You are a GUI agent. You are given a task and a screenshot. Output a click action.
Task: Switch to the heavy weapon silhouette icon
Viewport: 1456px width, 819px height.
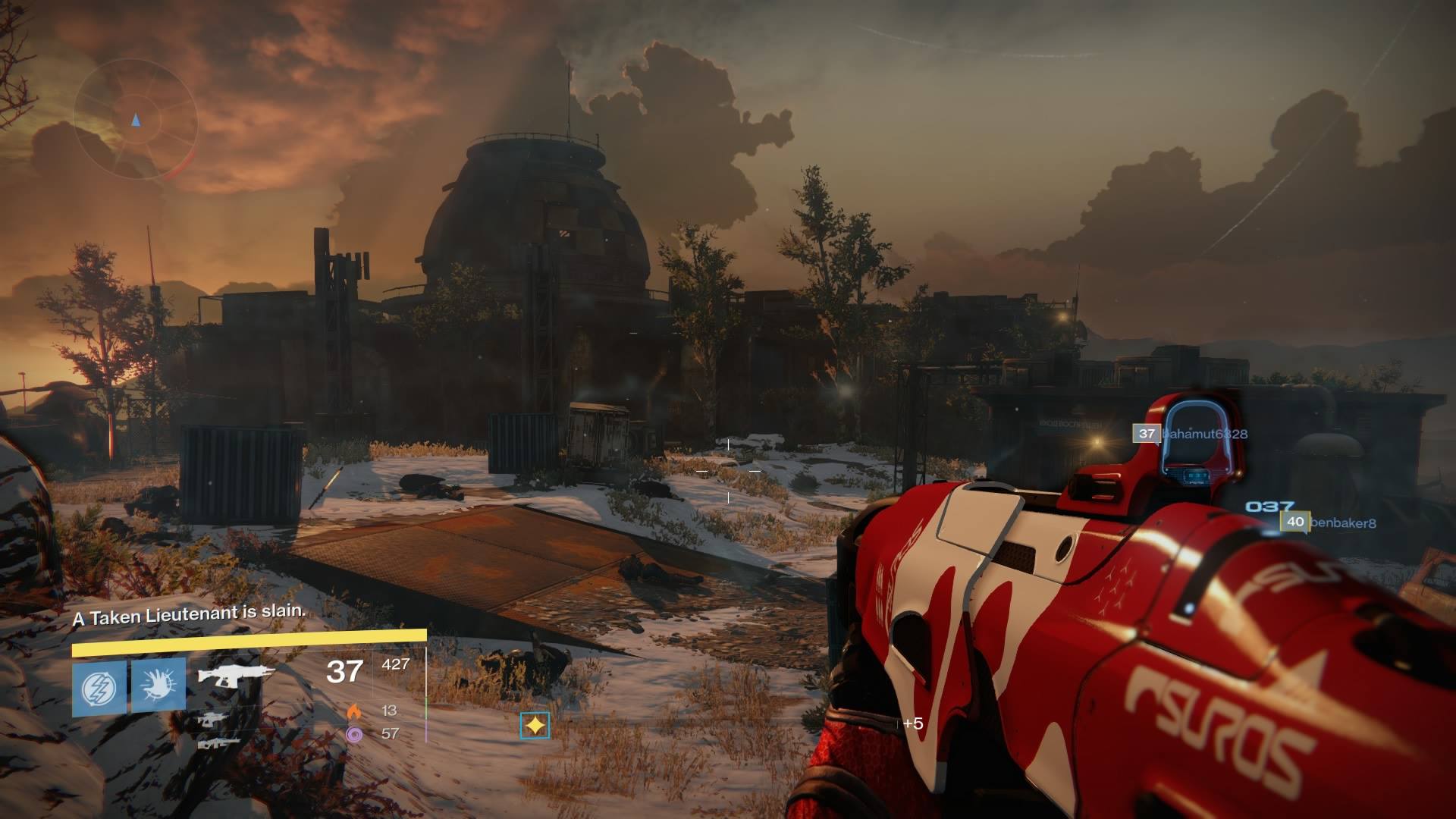click(x=218, y=743)
